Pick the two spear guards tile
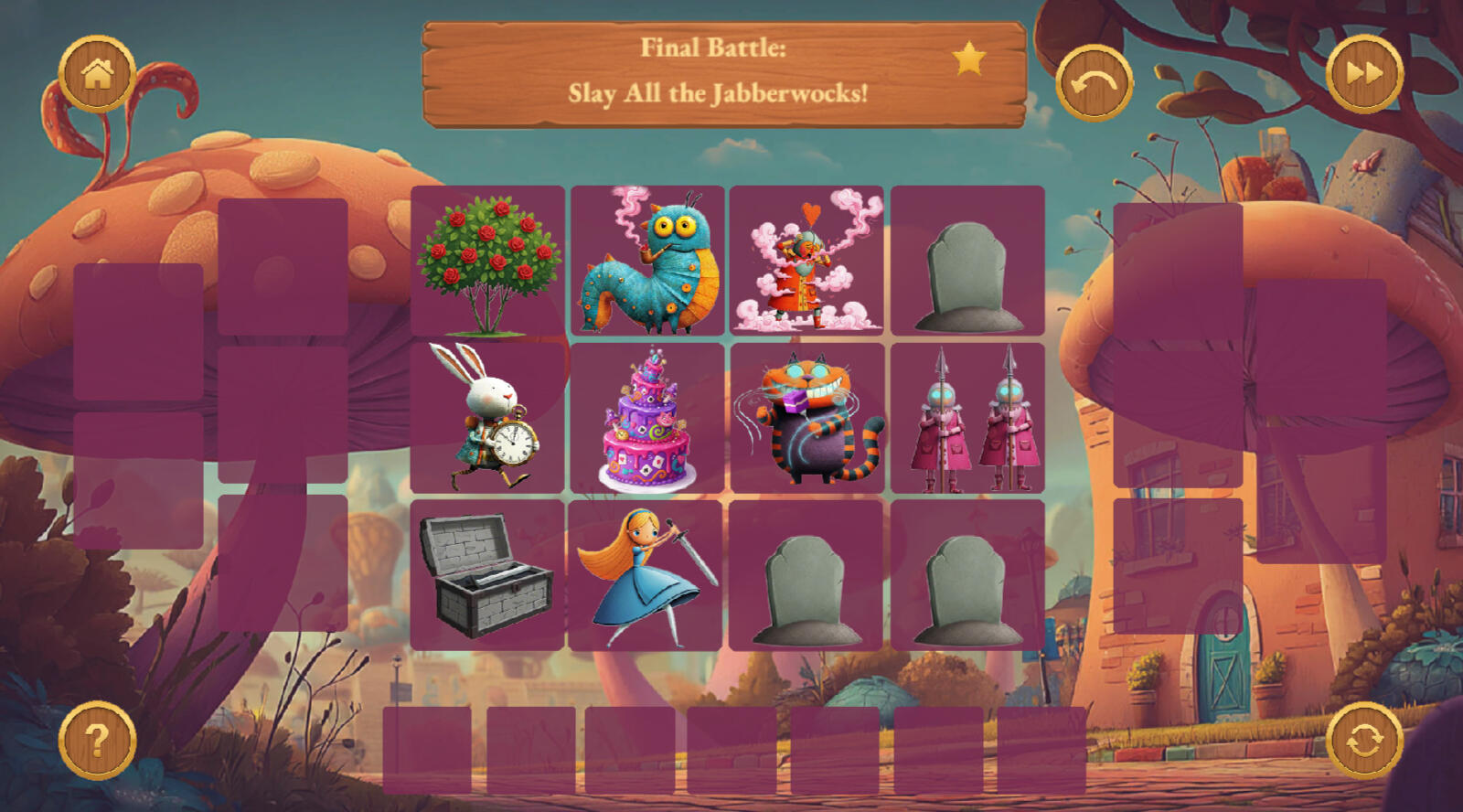This screenshot has width=1463, height=812. [967, 418]
